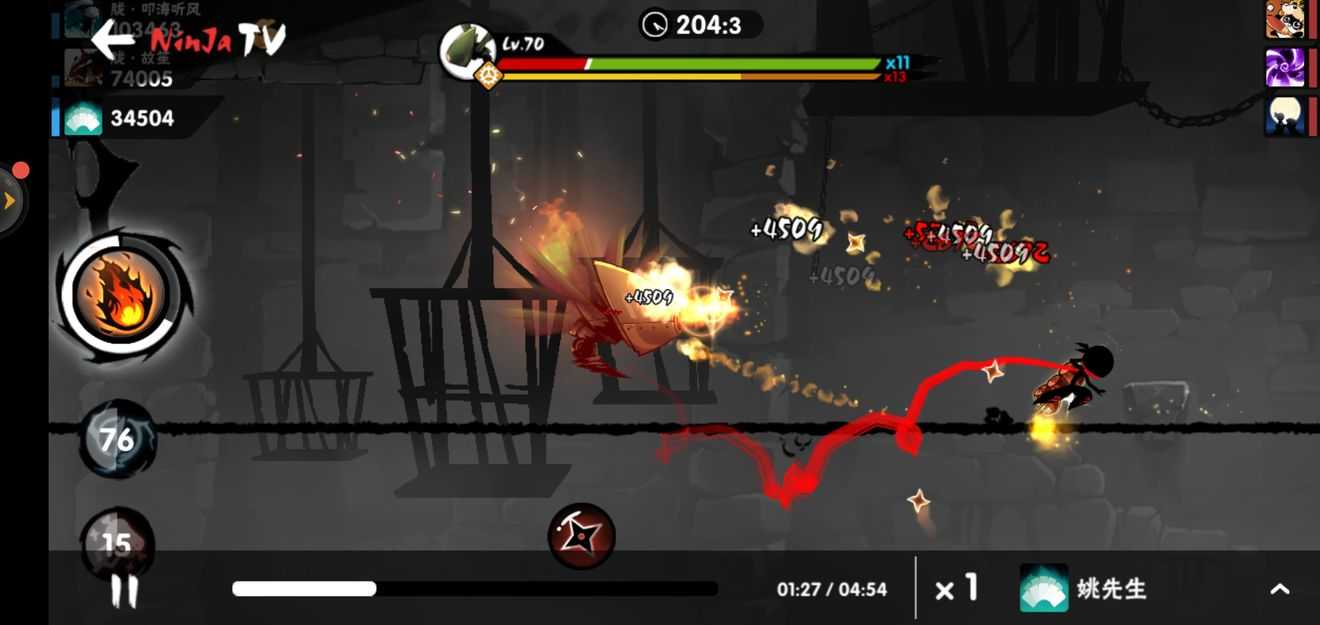This screenshot has height=625, width=1320.
Task: Pause the replay playback
Action: point(124,591)
